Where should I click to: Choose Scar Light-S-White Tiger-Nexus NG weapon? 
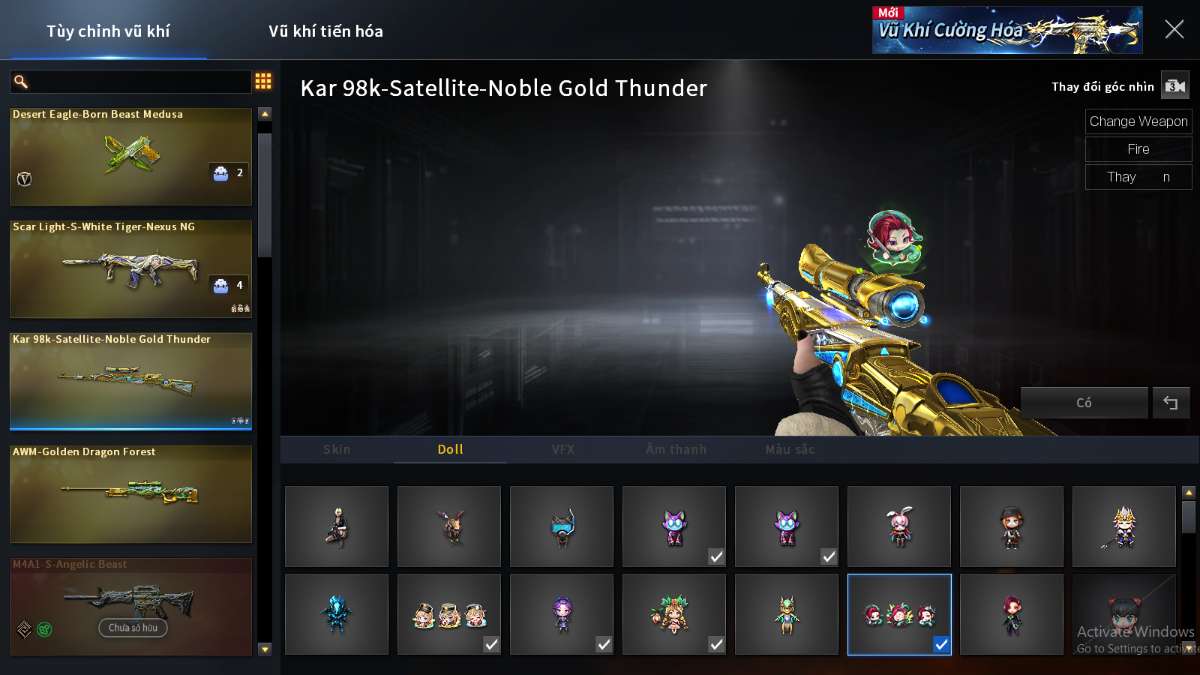coord(130,269)
